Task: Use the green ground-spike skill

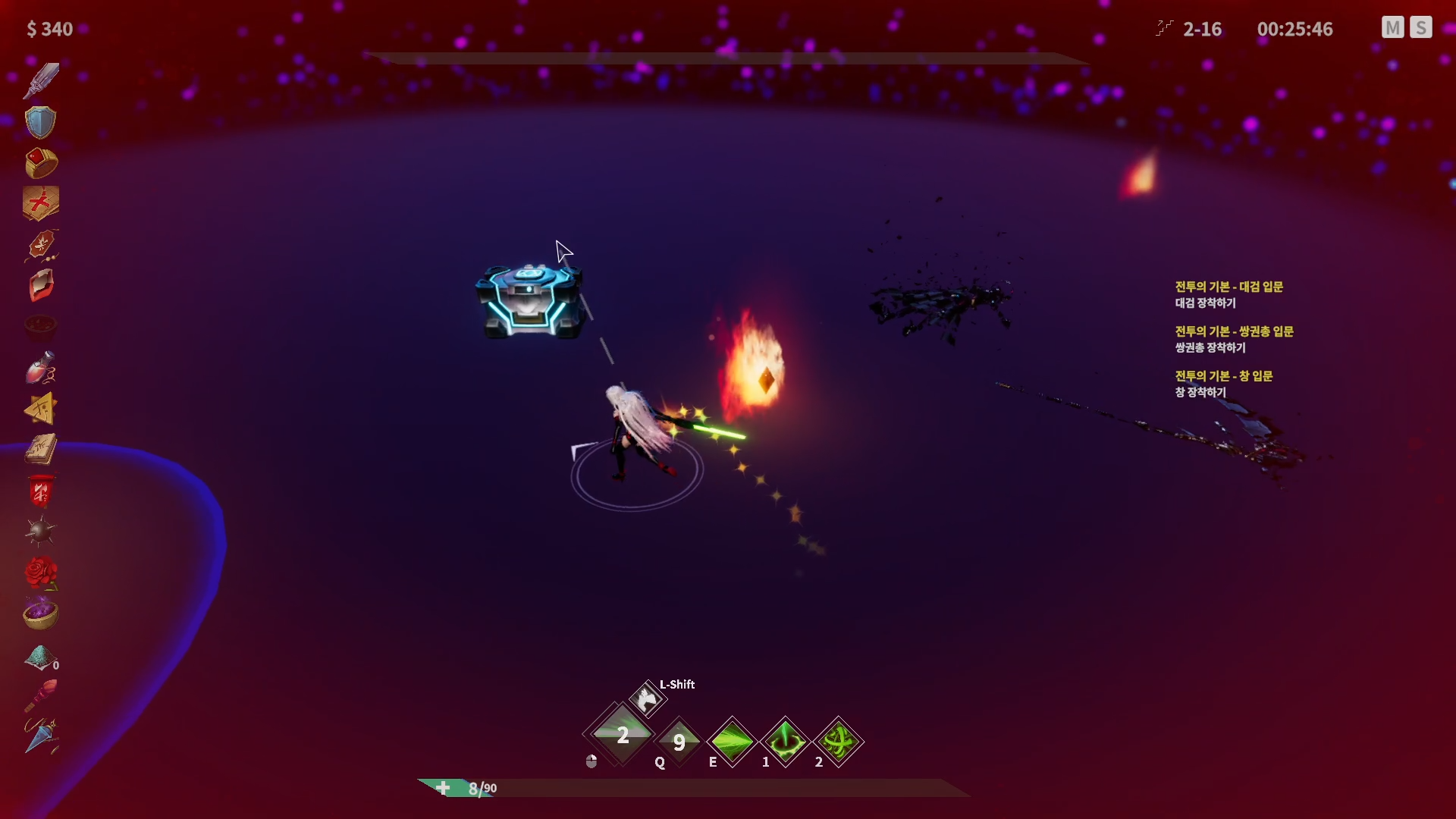Action: [x=785, y=741]
